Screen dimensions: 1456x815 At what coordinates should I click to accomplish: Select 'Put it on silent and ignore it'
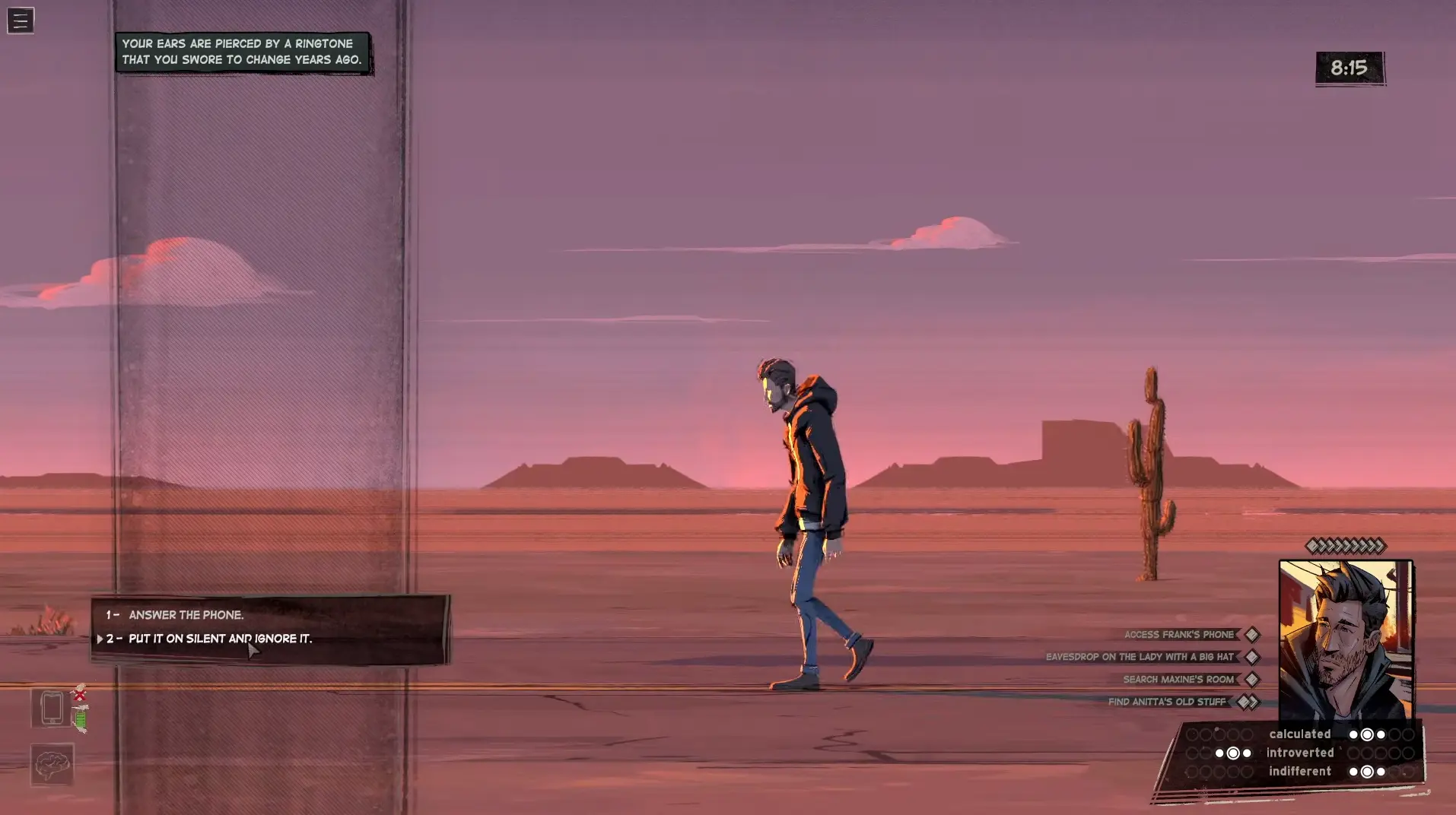tap(220, 639)
